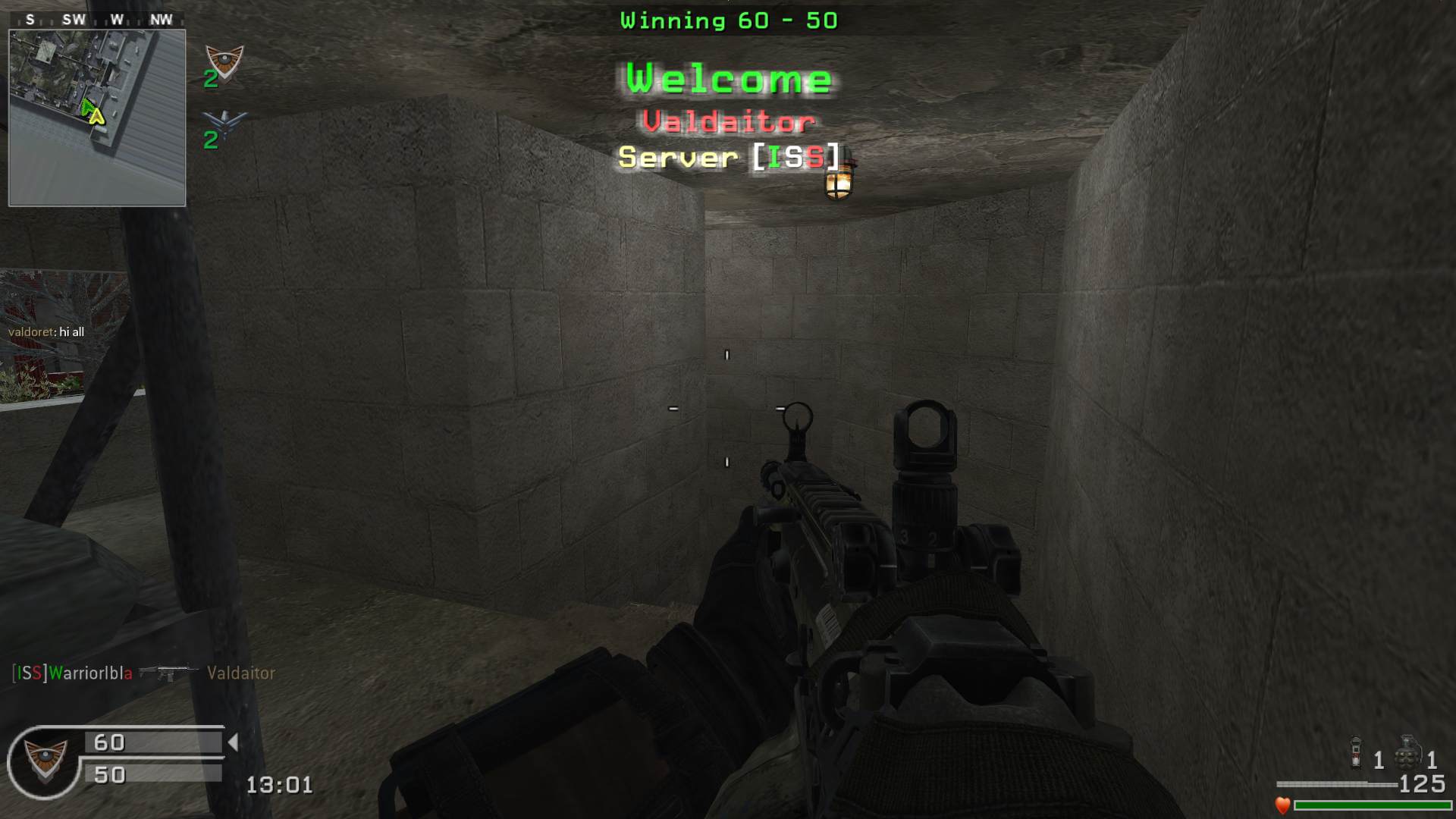Click the team emblem next to the score bars
This screenshot has height=819, width=1456.
(45, 761)
